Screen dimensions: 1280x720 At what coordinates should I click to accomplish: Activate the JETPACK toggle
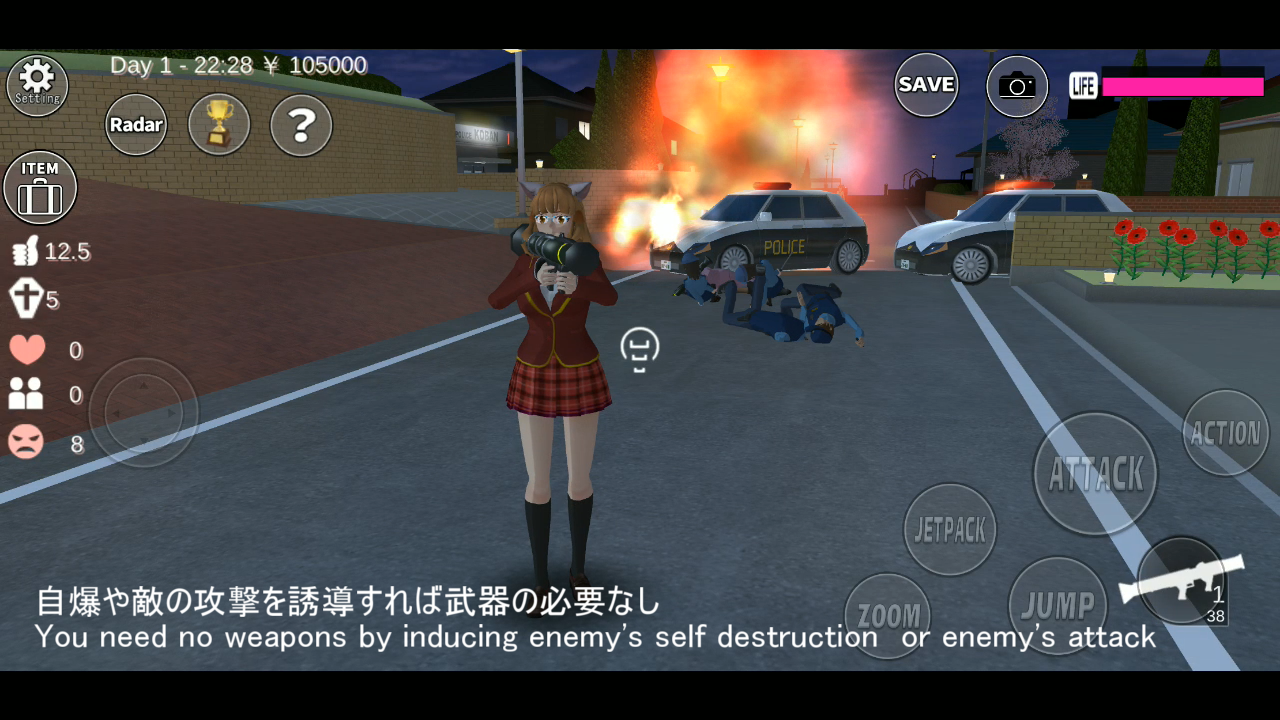click(x=948, y=529)
